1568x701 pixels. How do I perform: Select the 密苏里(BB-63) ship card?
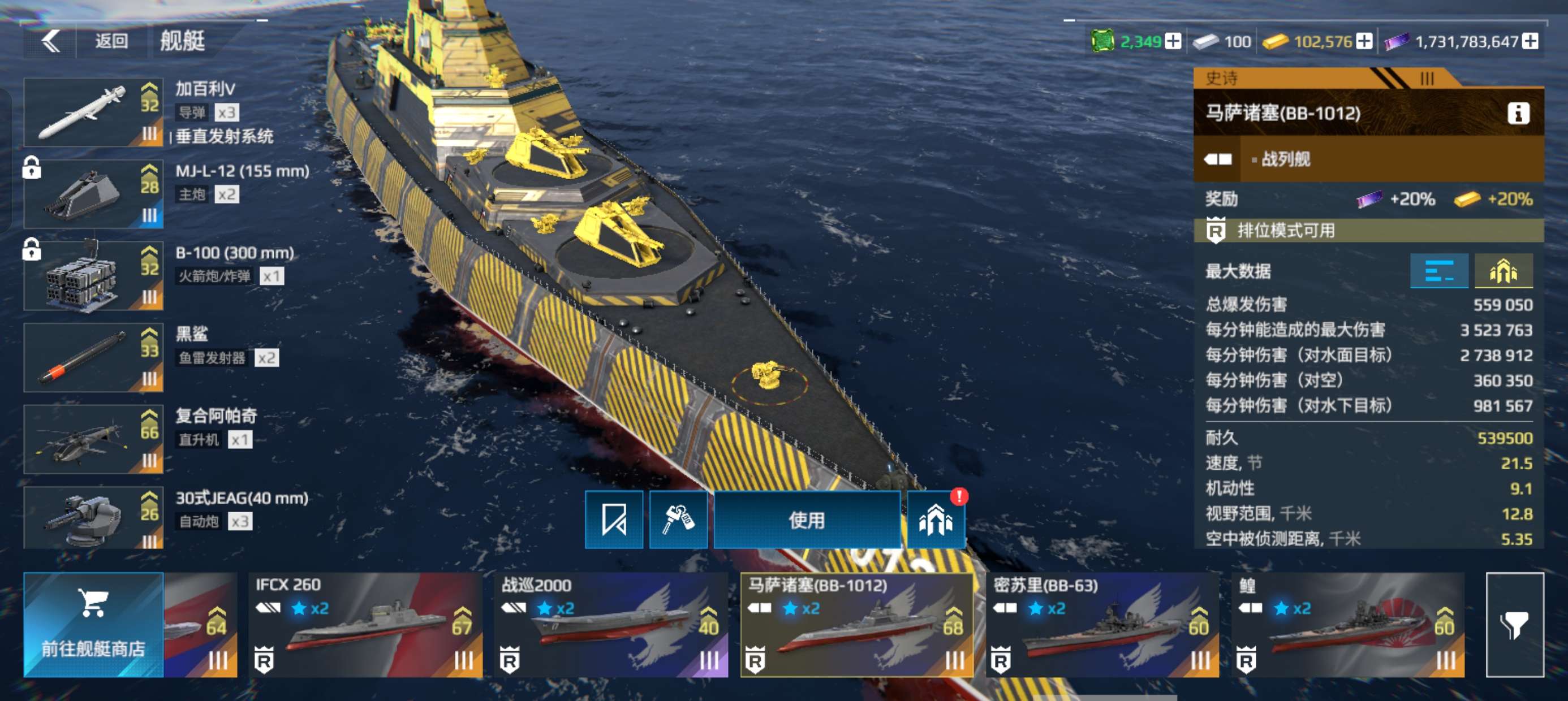point(1102,625)
